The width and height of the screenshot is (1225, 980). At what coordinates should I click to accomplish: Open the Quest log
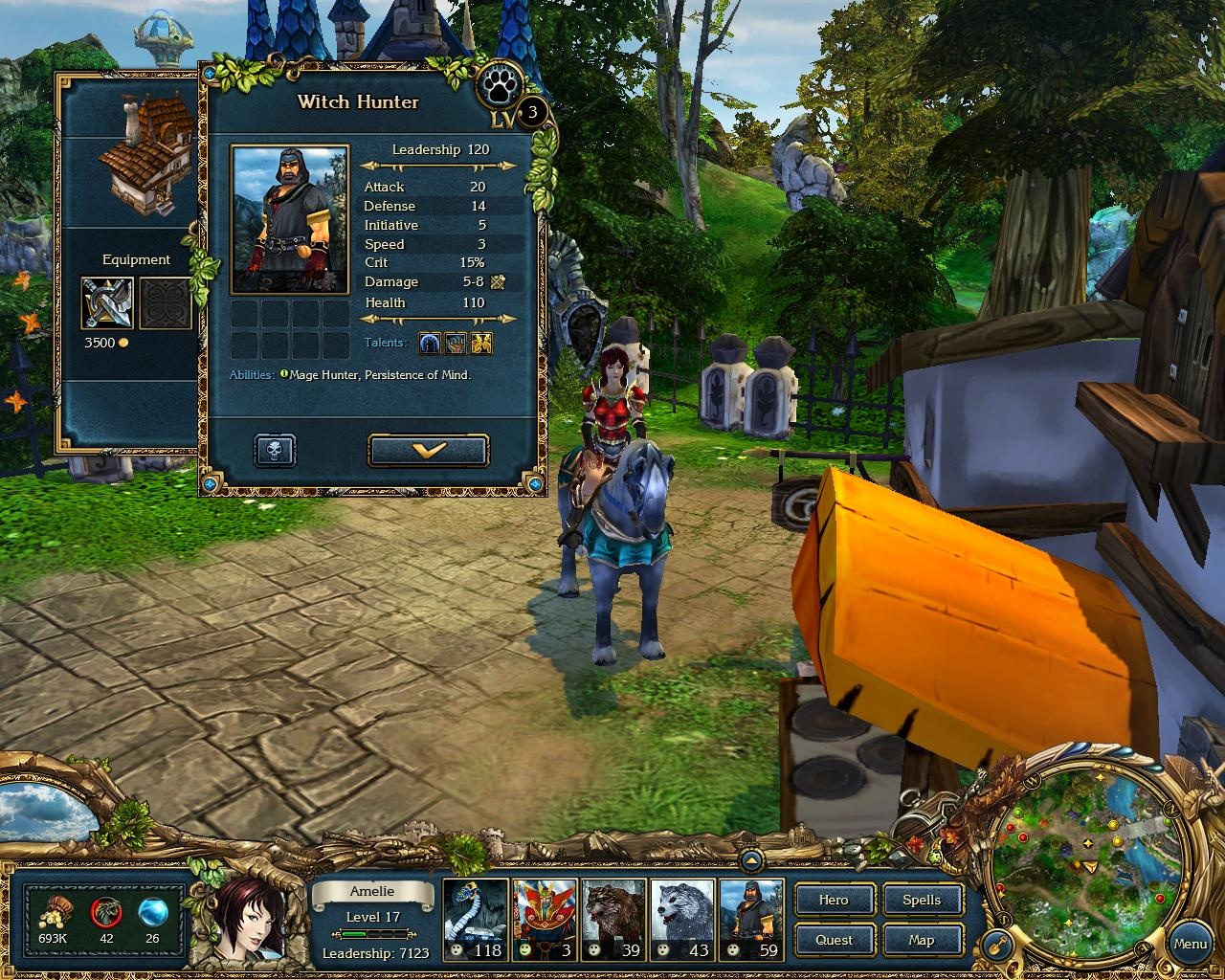833,940
